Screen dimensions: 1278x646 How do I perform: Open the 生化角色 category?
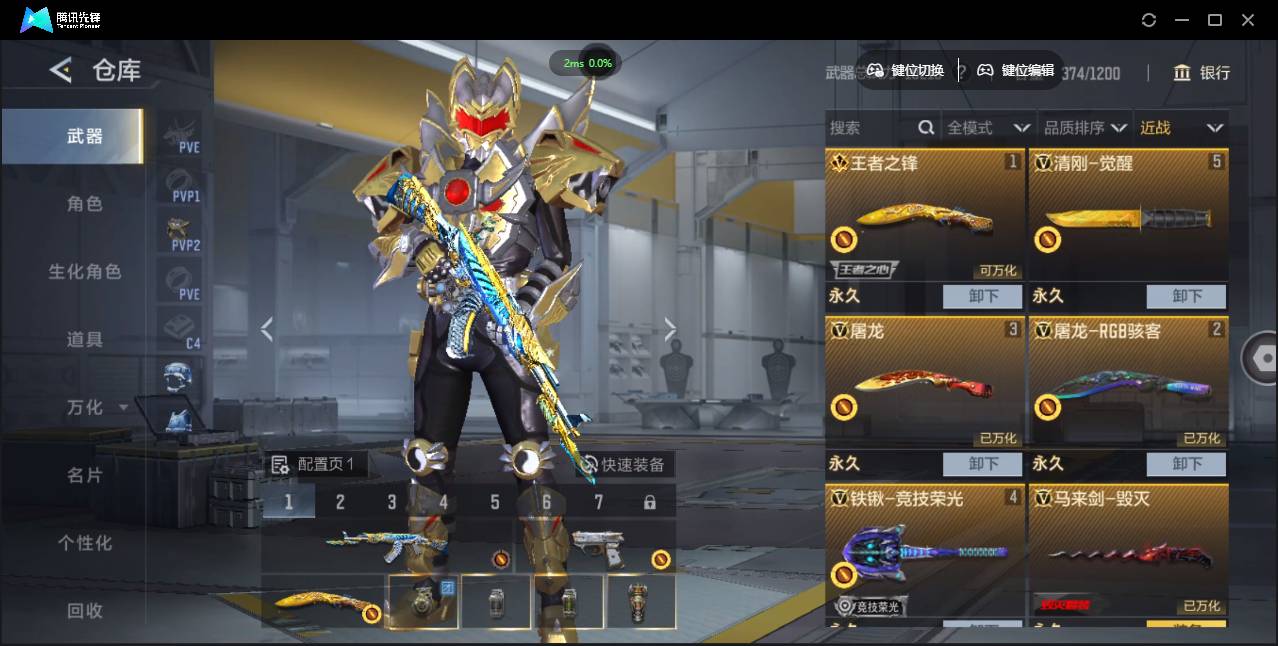click(x=85, y=272)
